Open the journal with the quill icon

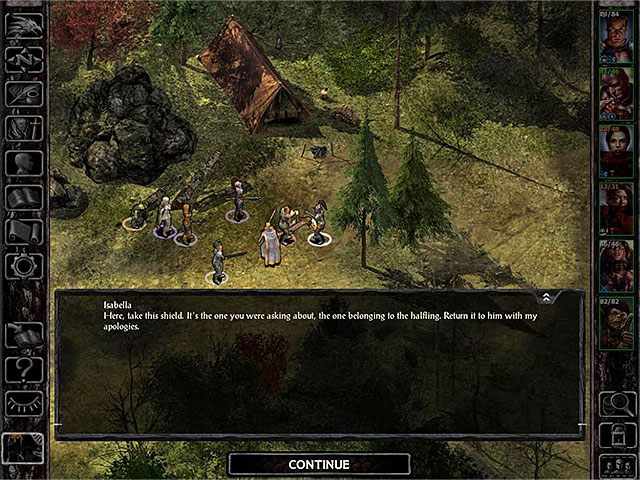23,93
